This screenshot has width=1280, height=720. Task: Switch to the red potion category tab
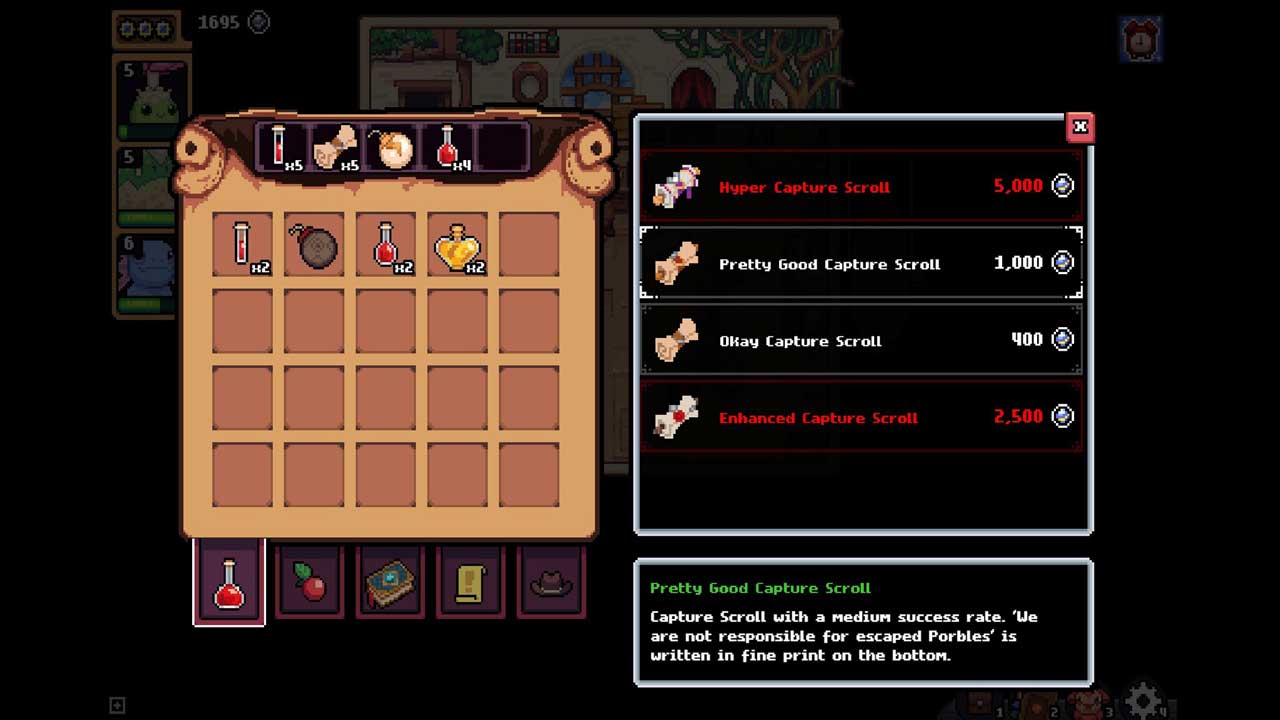coord(230,582)
